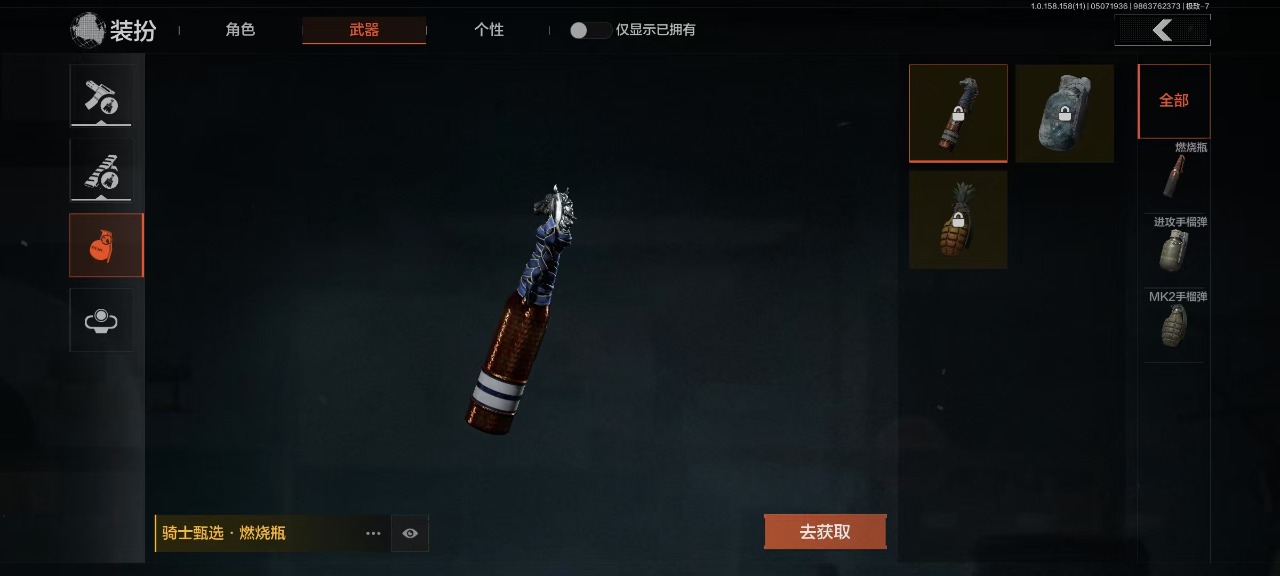
Task: Show 全部 throwable skins
Action: point(1174,101)
